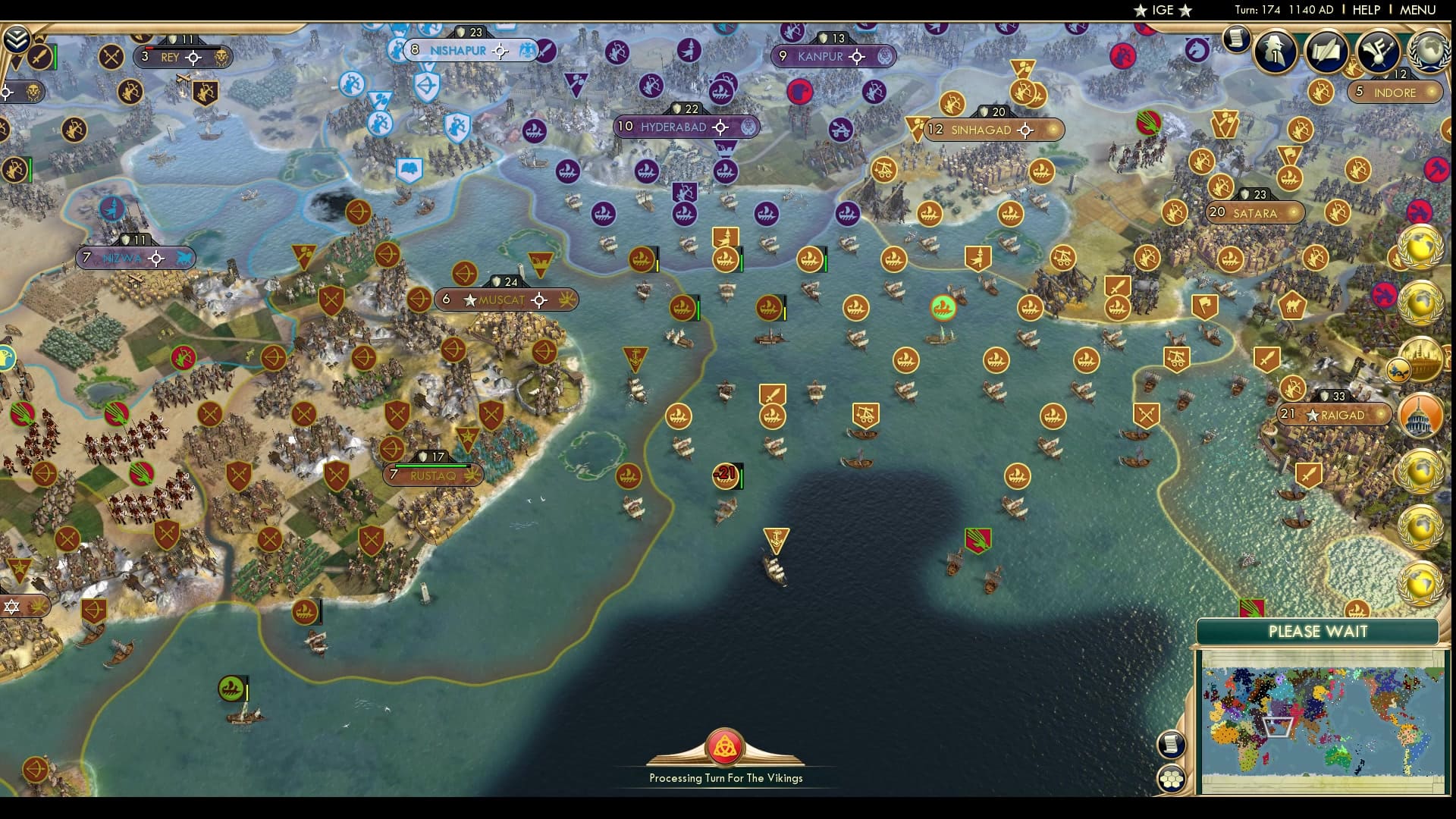Toggle Strategic View with the hex grid icon
Viewport: 1456px width, 819px height.
coord(1172,777)
